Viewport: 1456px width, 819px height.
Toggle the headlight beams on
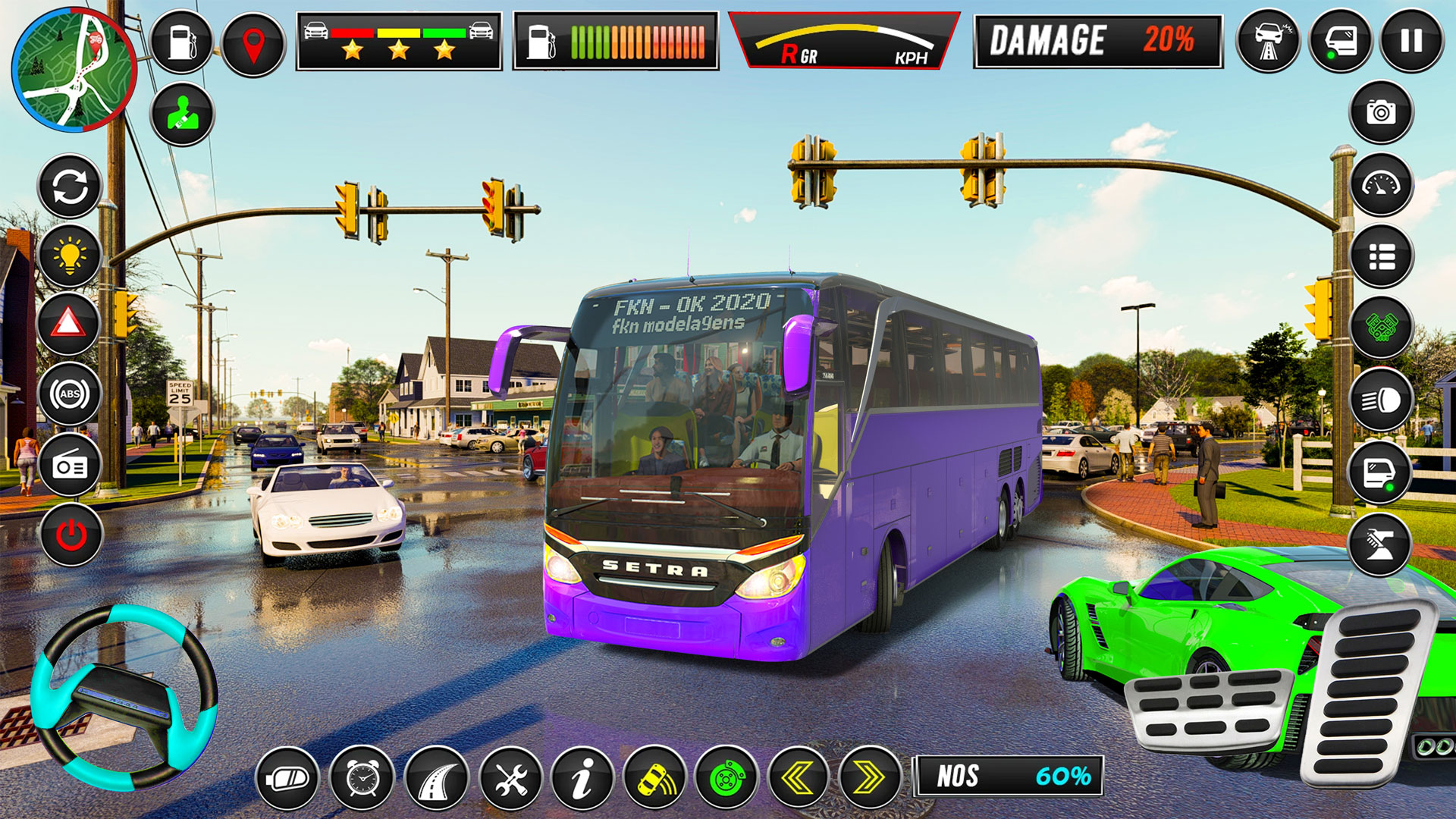[1380, 398]
